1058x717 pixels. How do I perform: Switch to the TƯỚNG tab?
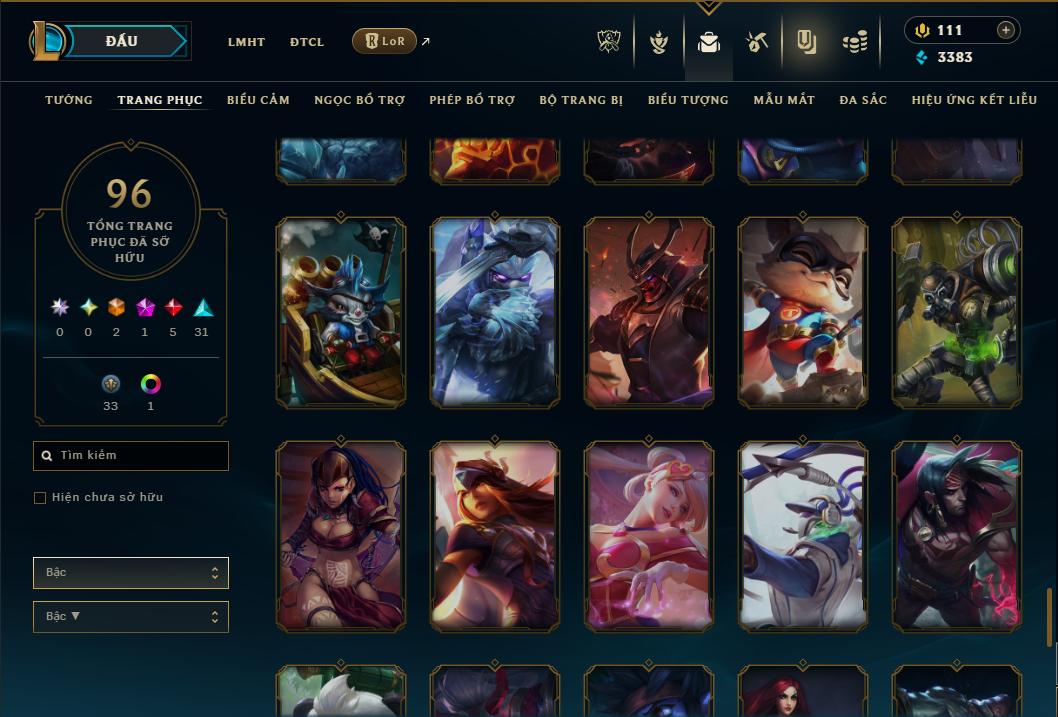coord(69,100)
